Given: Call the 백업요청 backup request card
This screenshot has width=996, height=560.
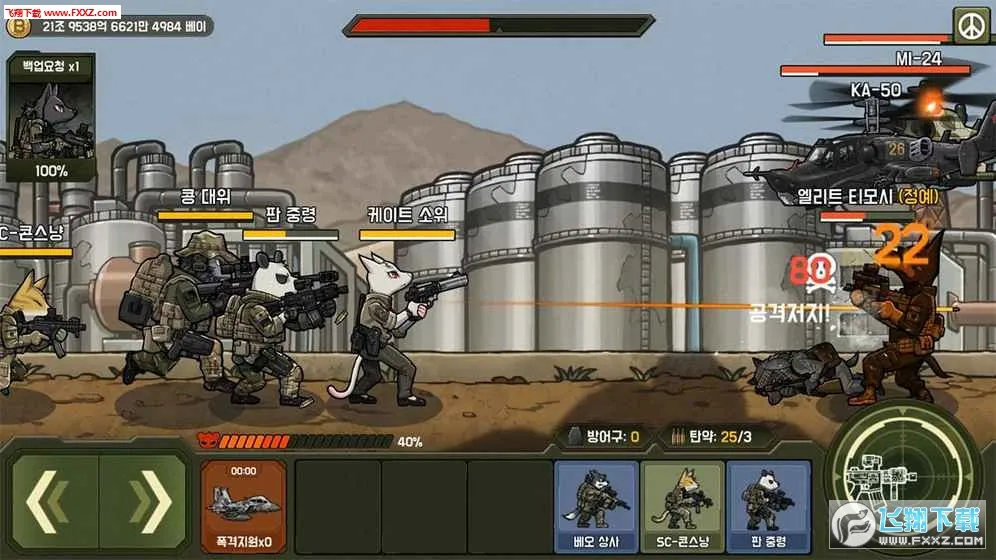Looking at the screenshot, I should pyautogui.click(x=52, y=118).
